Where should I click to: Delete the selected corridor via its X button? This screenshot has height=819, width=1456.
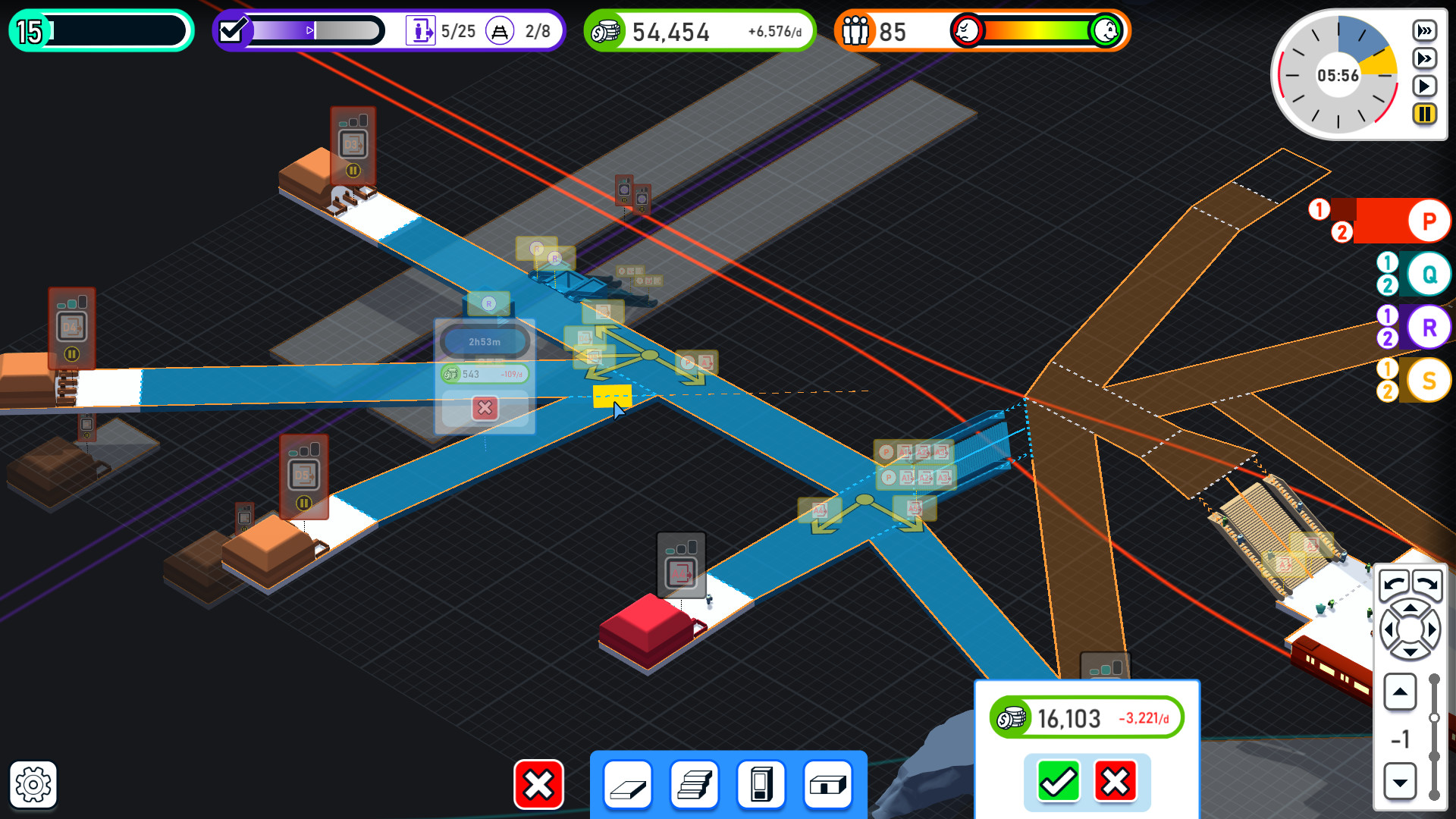pos(484,409)
